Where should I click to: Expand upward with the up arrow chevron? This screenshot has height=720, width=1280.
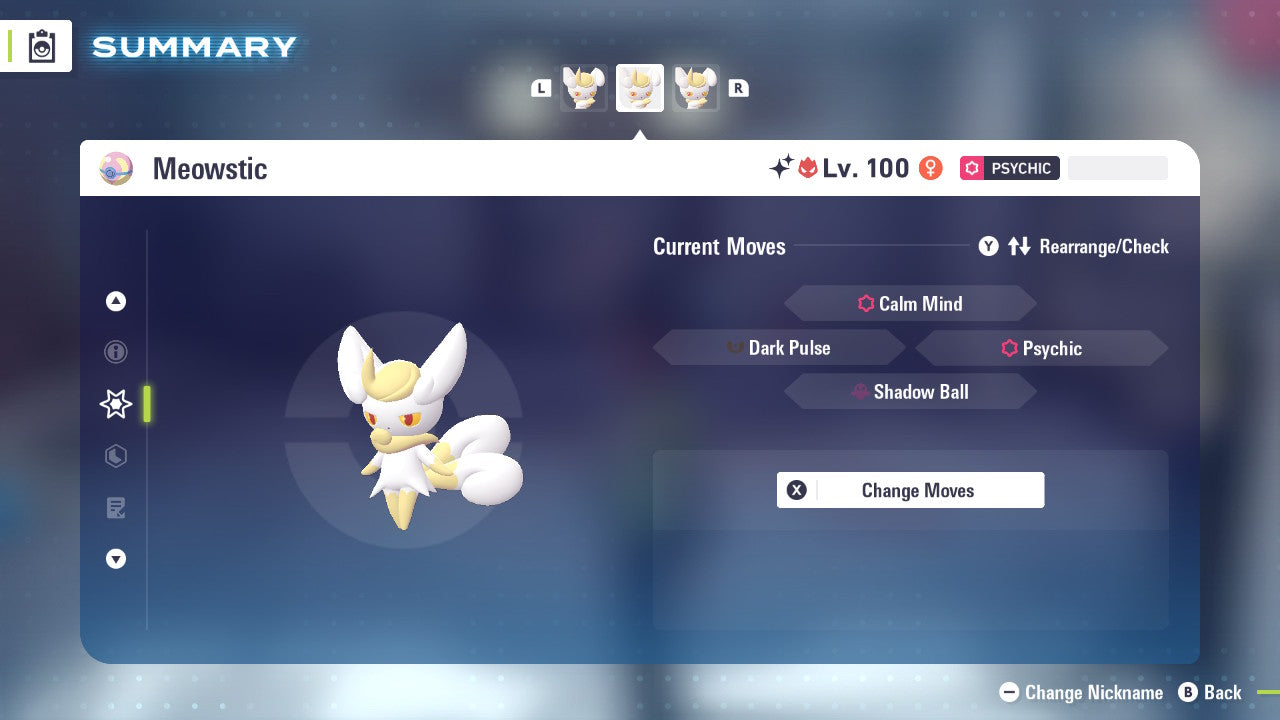coord(115,301)
